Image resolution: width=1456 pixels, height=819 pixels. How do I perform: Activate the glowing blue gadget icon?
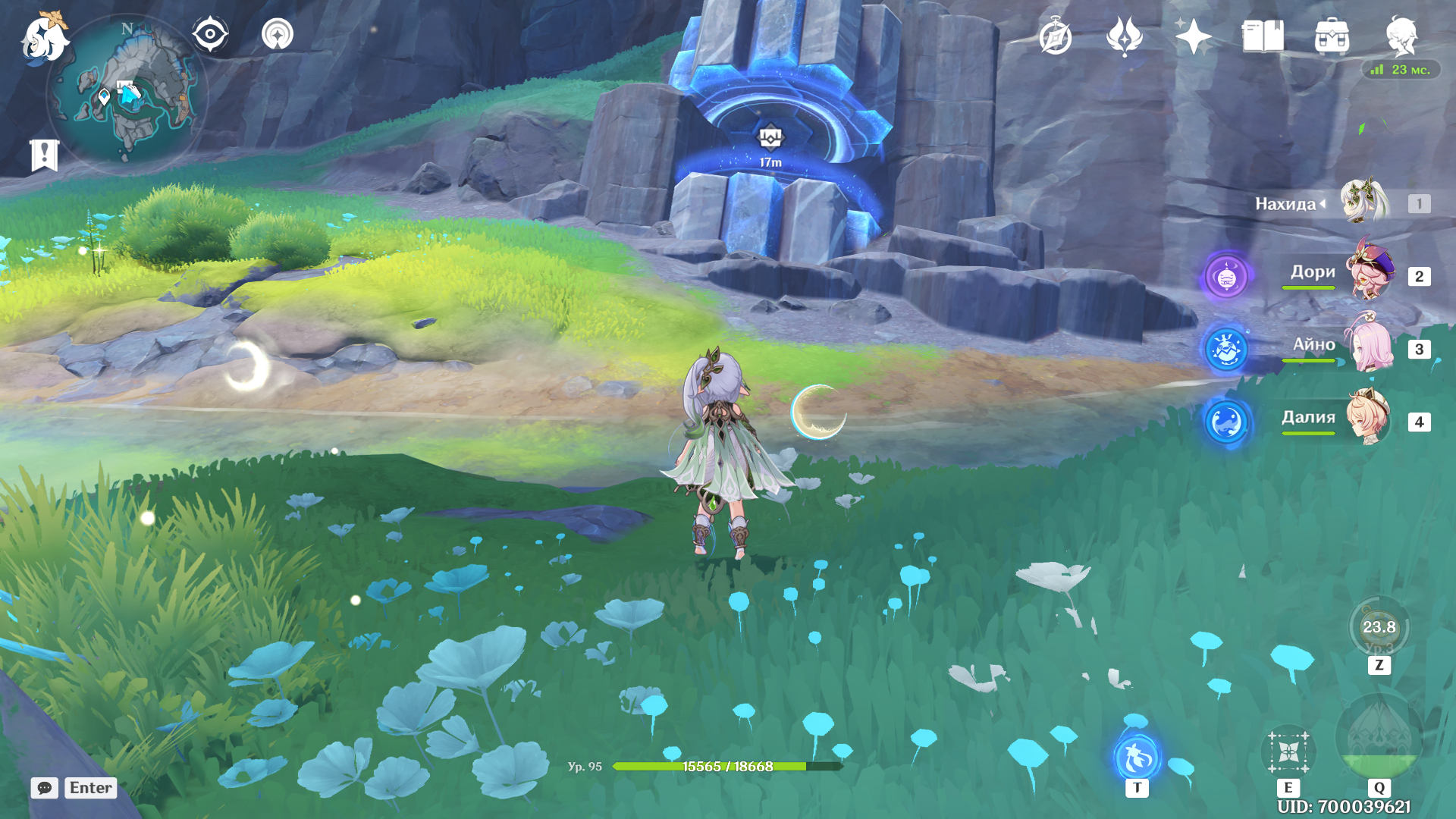coord(1137,756)
